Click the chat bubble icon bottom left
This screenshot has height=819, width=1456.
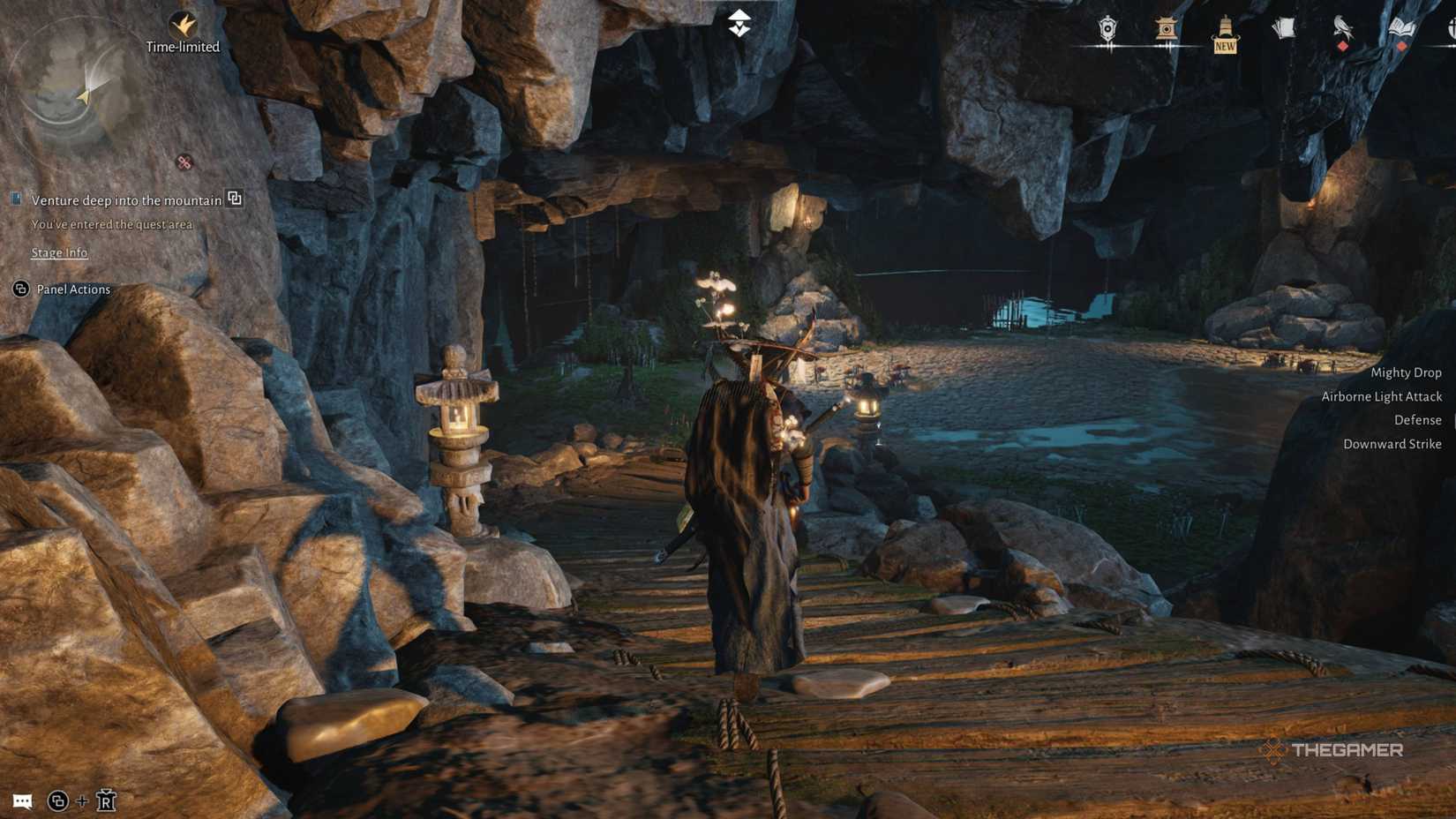[22, 802]
